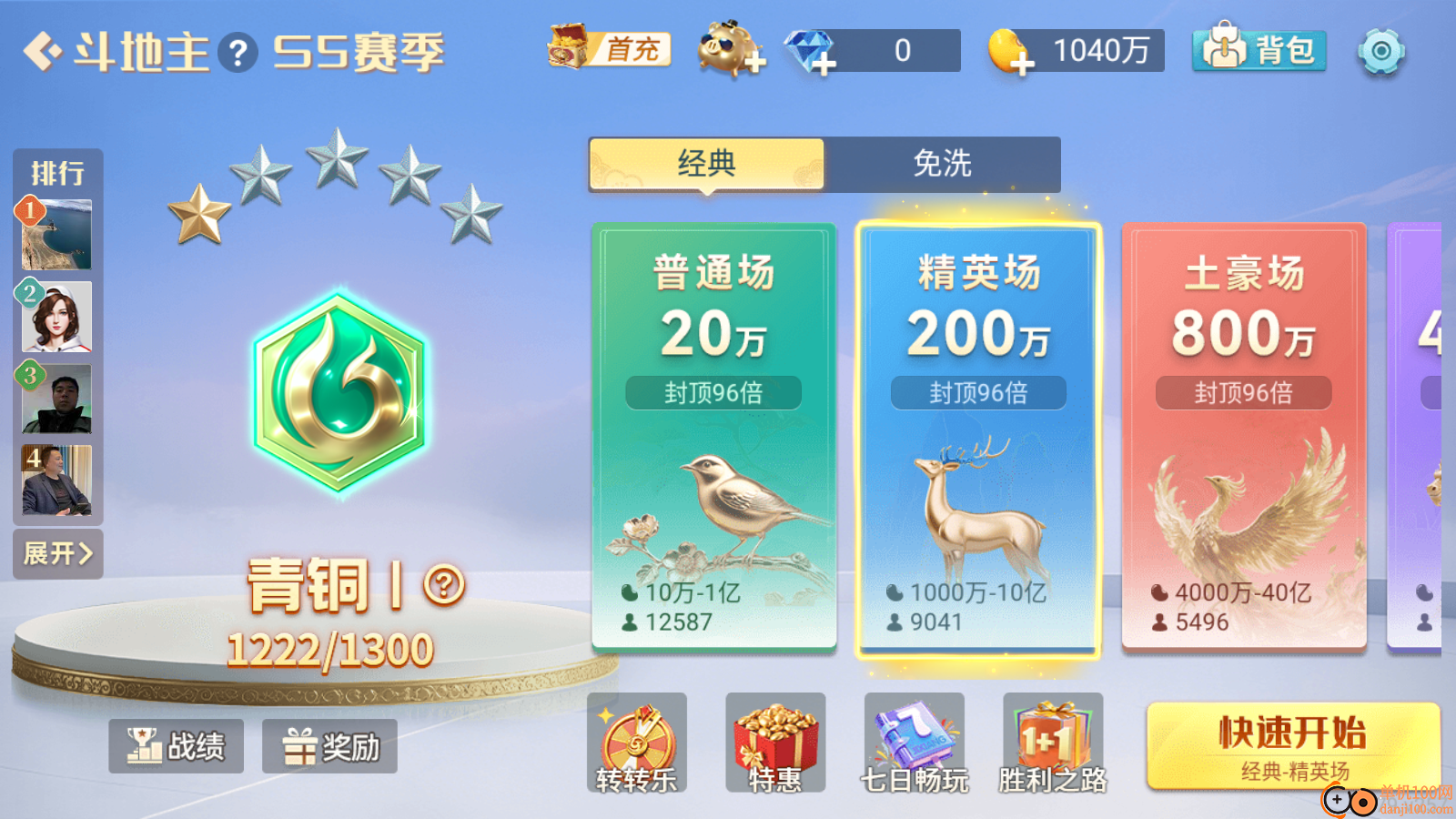This screenshot has width=1456, height=819.
Task: Select the 精英场 200万 room card
Action: 977,437
